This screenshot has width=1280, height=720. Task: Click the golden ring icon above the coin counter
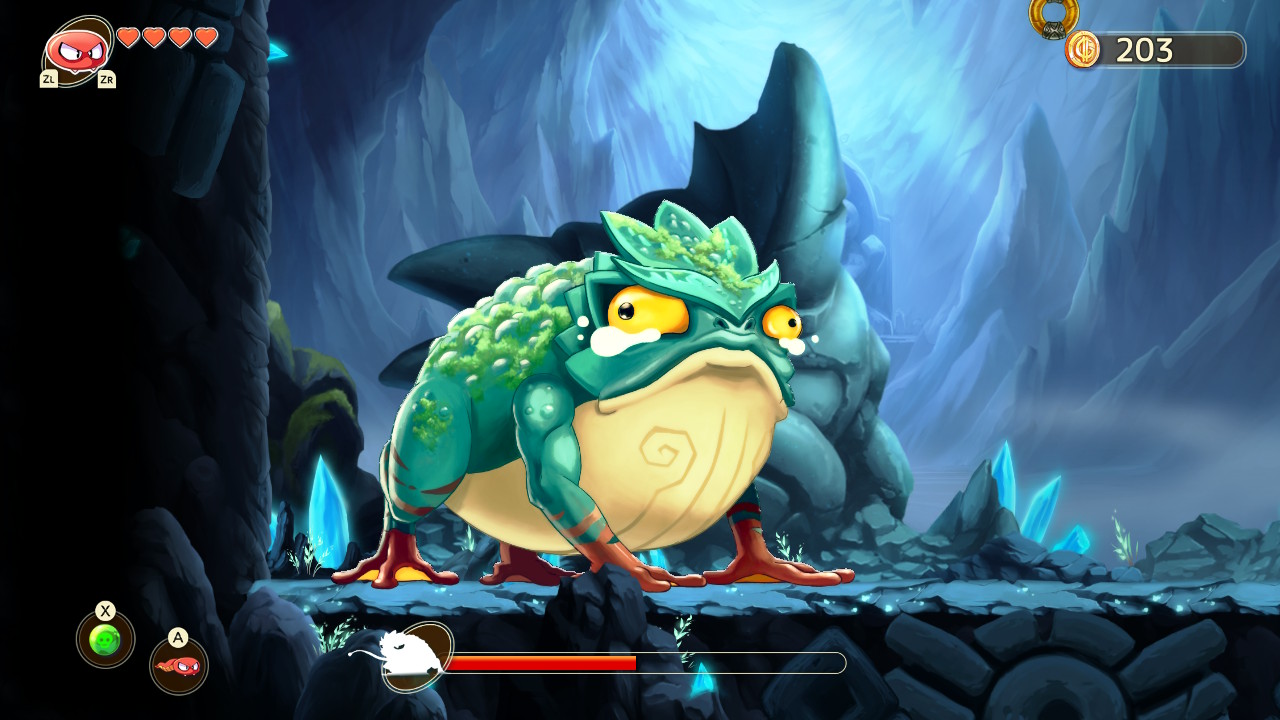(1054, 16)
